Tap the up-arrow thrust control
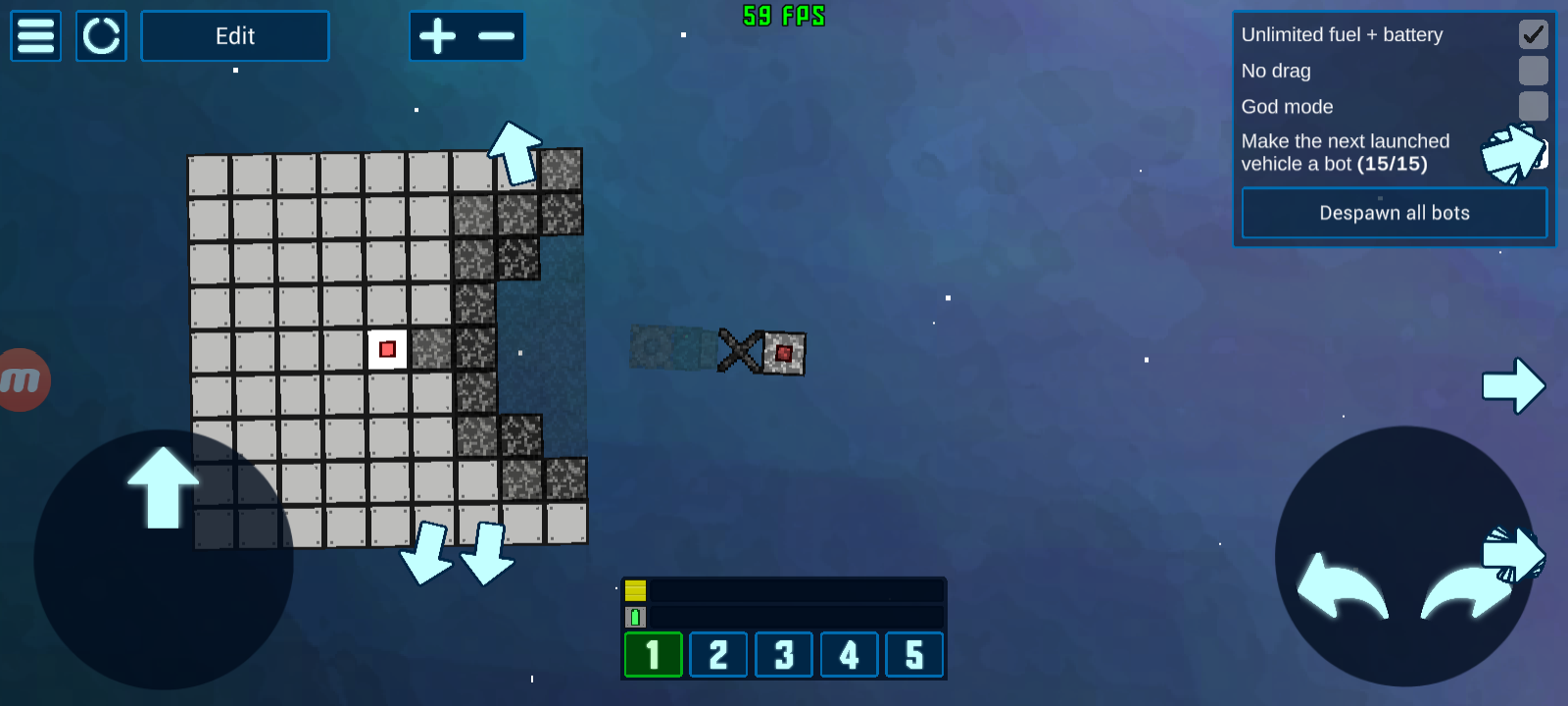The height and width of the screenshot is (706, 1568). [163, 487]
